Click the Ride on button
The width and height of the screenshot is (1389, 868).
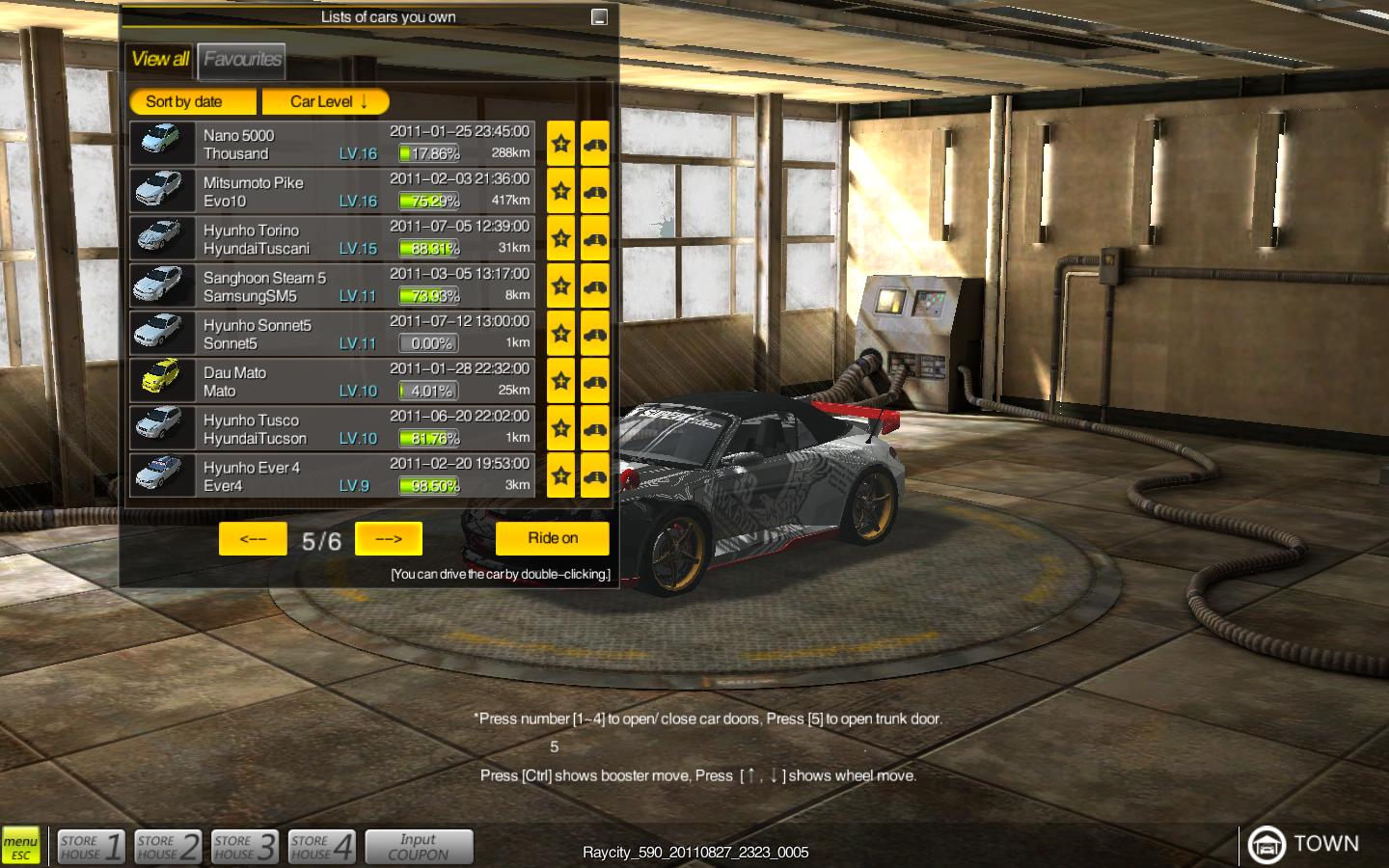pyautogui.click(x=552, y=538)
